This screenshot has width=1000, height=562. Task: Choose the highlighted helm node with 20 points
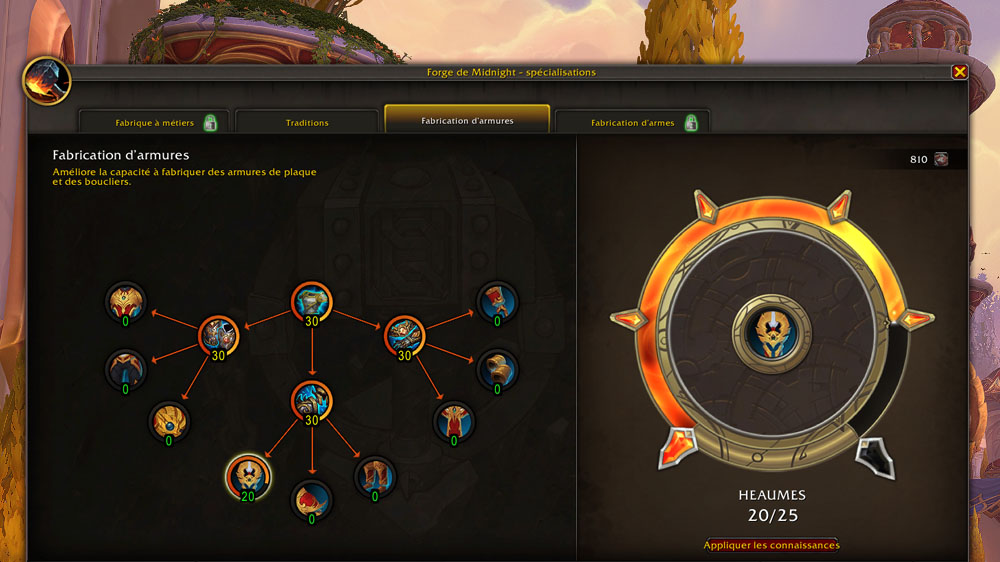(246, 475)
